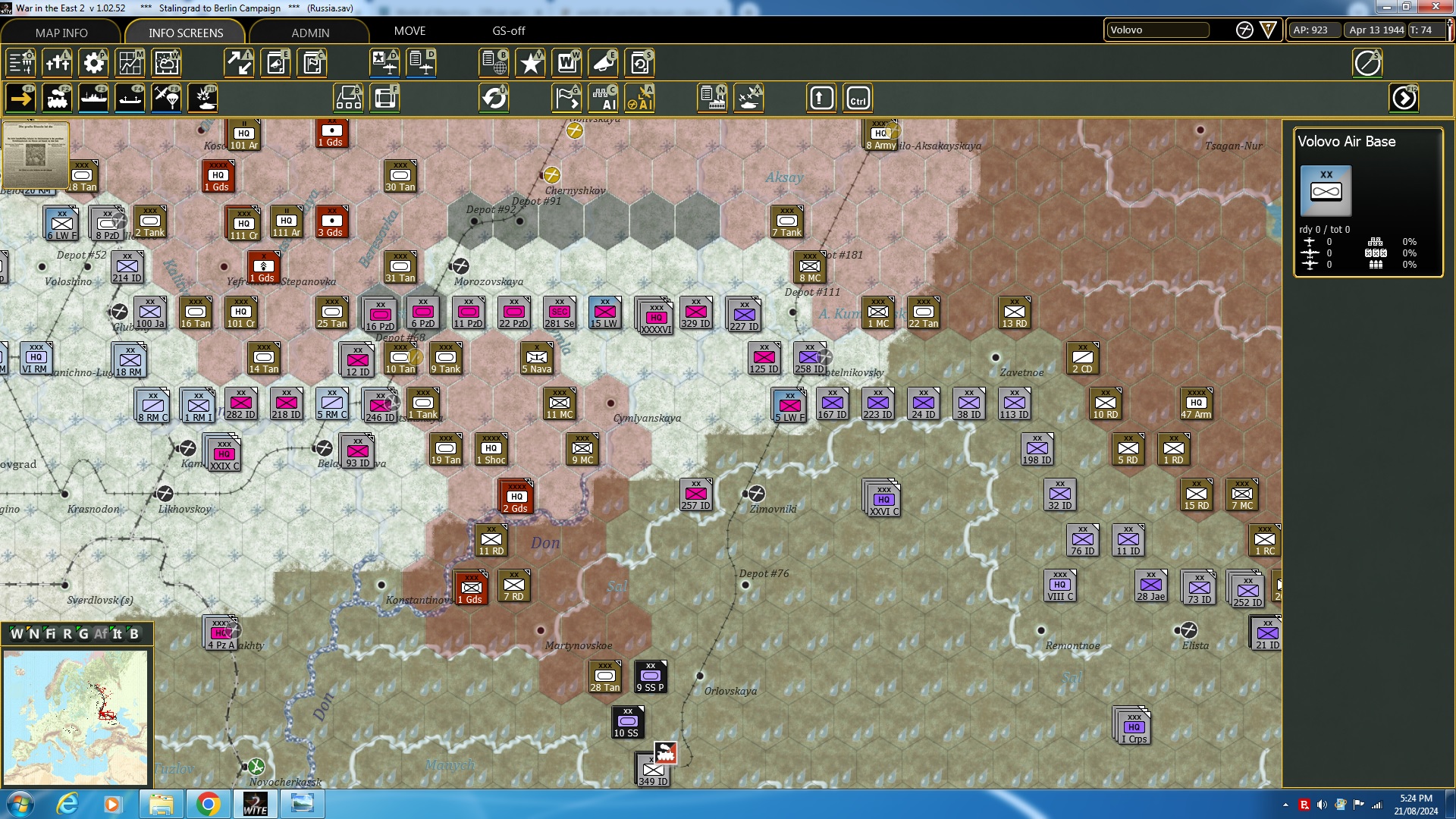Switch to the ADMIN tab

coord(311,33)
